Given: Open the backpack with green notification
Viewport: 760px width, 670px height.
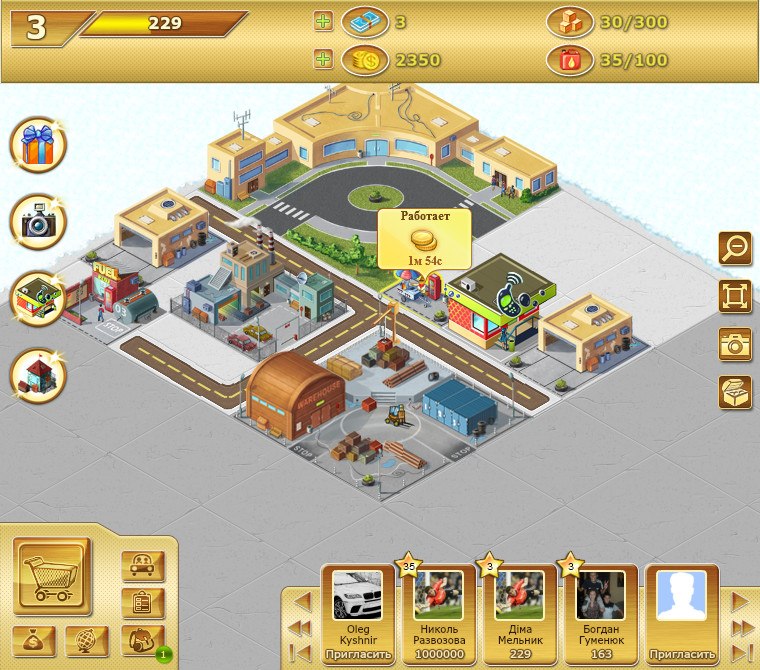Looking at the screenshot, I should [142, 640].
